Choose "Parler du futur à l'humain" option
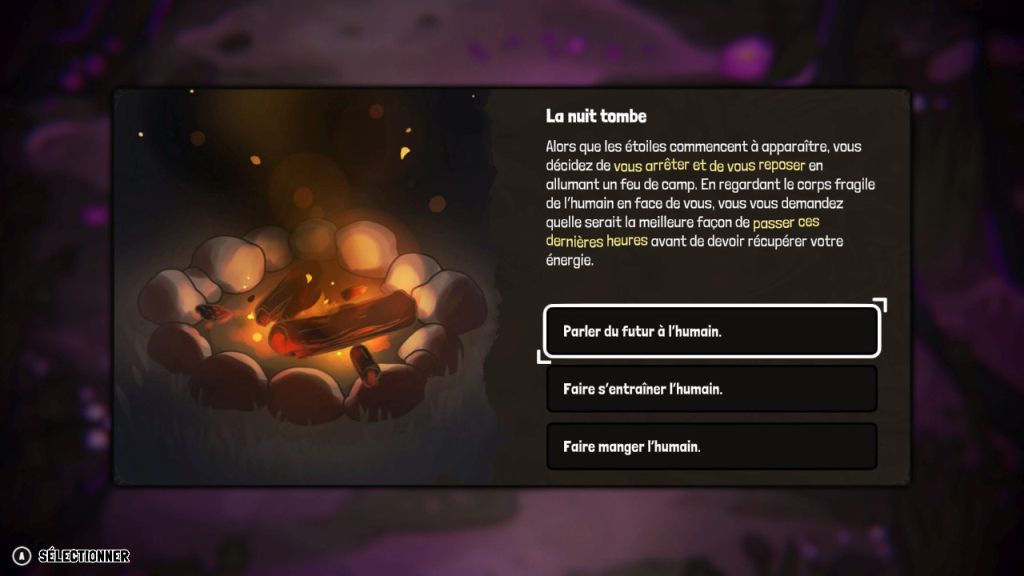The image size is (1024, 576). pyautogui.click(x=711, y=331)
